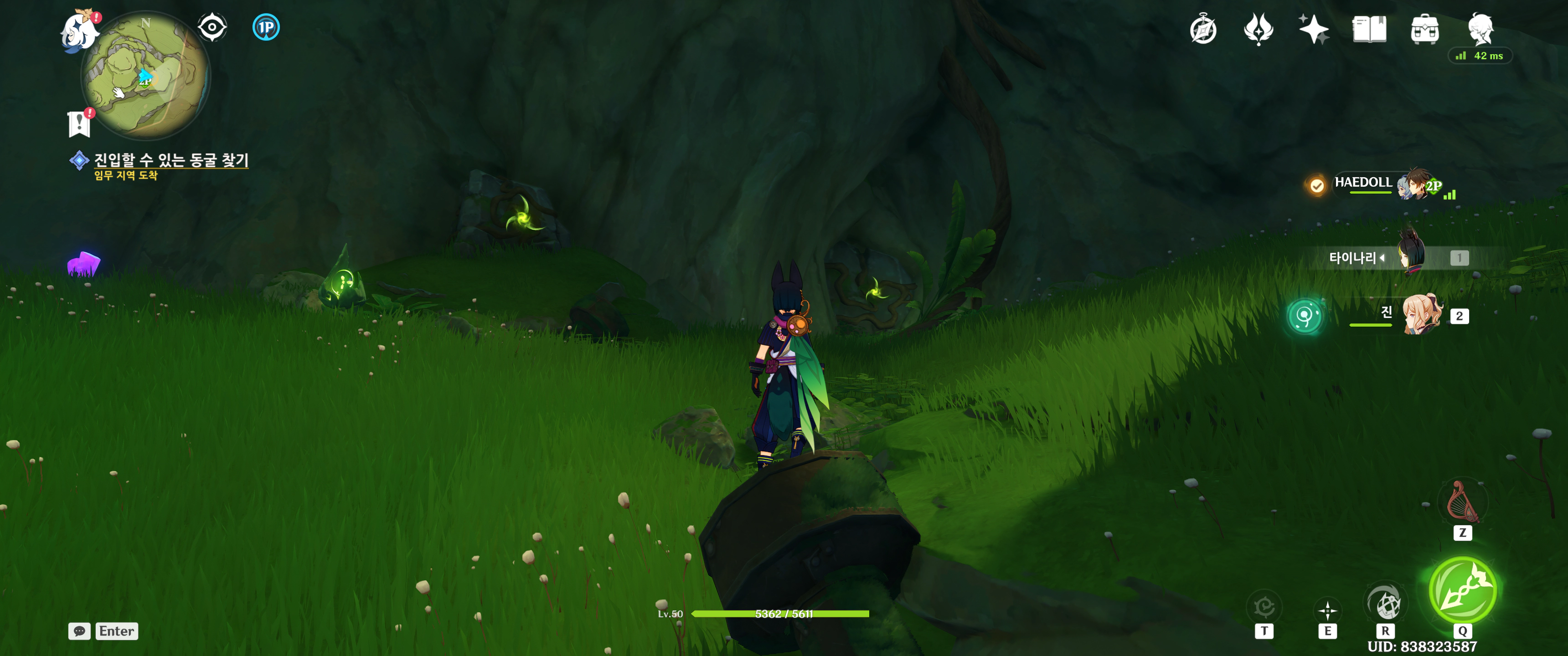Select the tracked cave quest objective
This screenshot has height=656, width=1568.
tap(170, 160)
